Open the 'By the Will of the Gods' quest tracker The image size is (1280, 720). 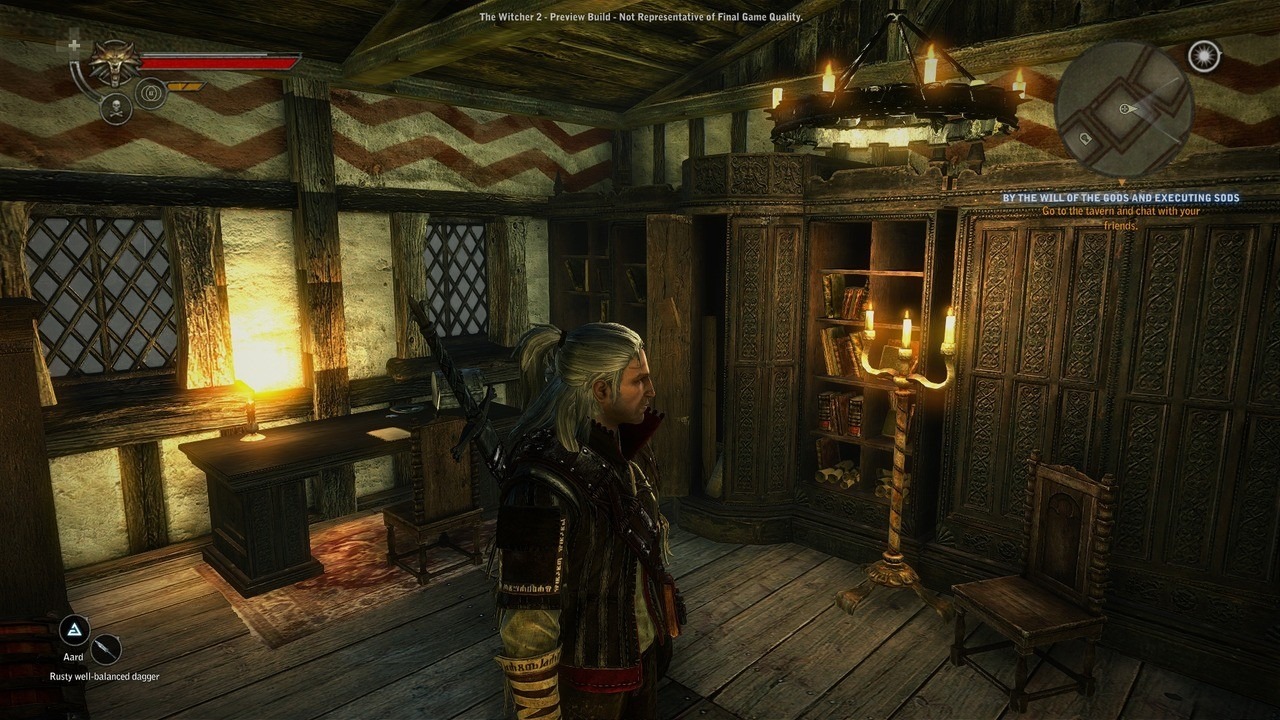click(1121, 198)
